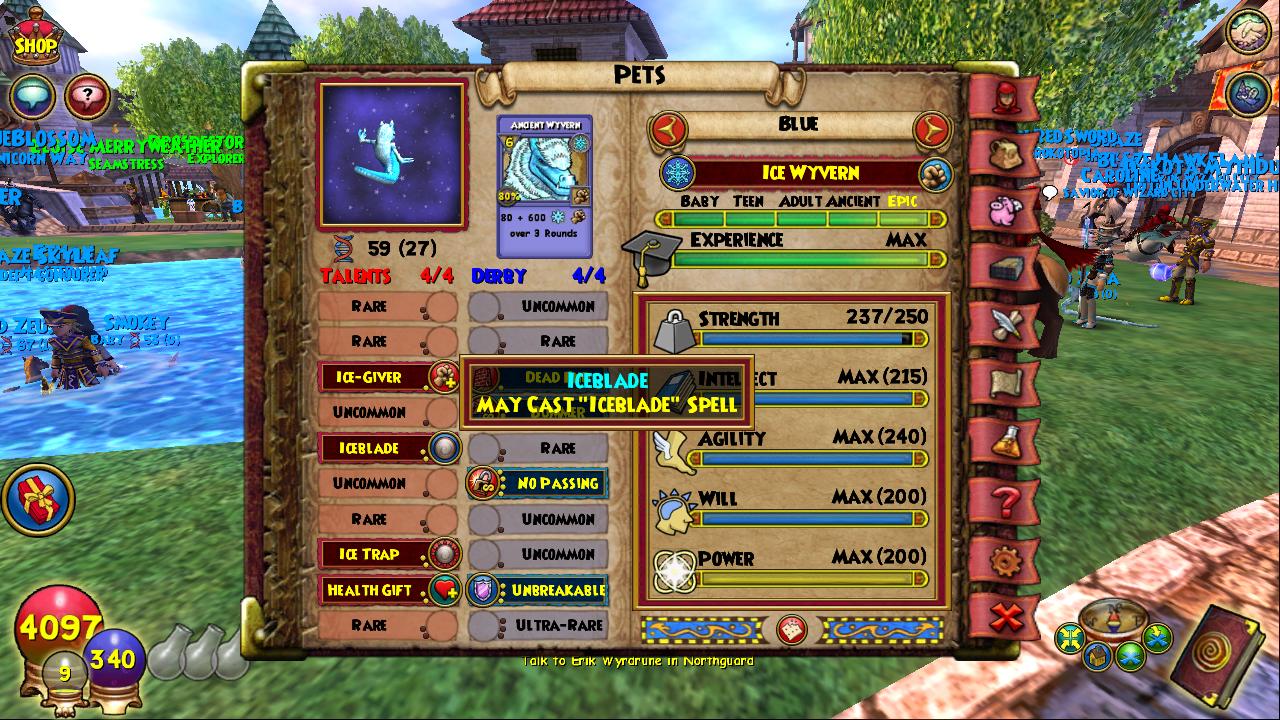1280x720 pixels.
Task: Open the gift box icon
Action: click(x=37, y=499)
